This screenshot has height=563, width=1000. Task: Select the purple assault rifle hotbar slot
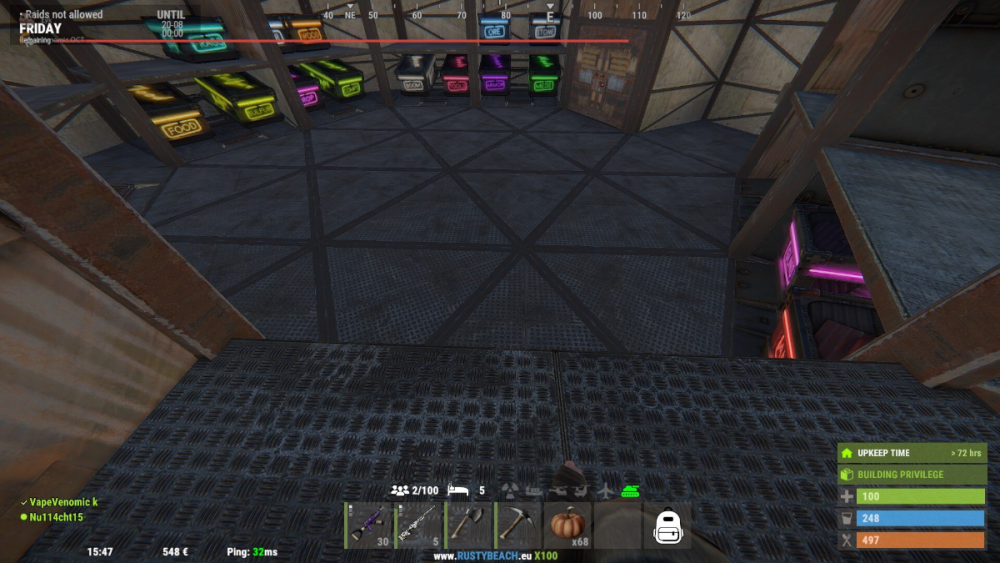click(369, 525)
